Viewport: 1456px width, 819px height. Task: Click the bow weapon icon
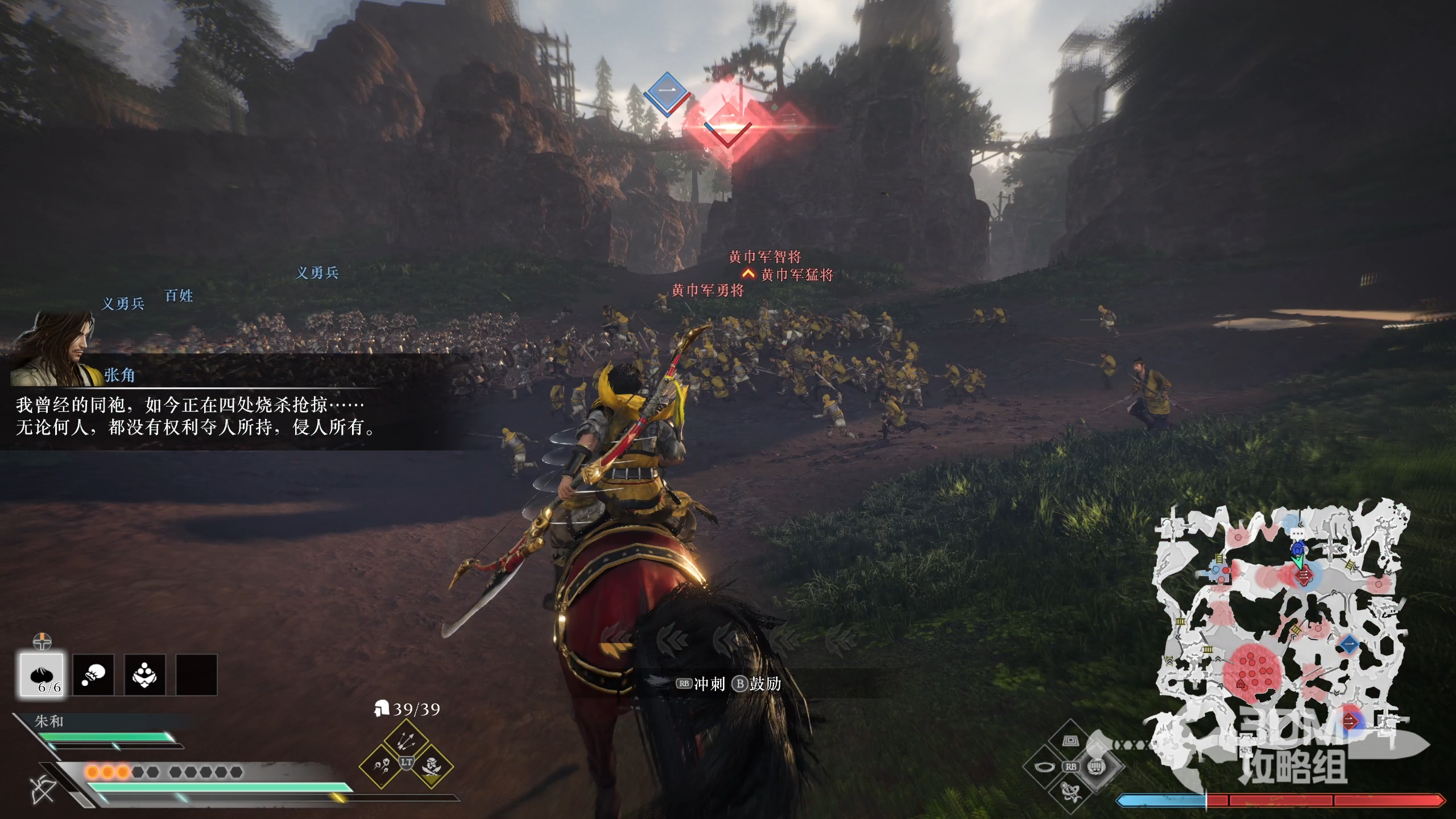tap(43, 789)
